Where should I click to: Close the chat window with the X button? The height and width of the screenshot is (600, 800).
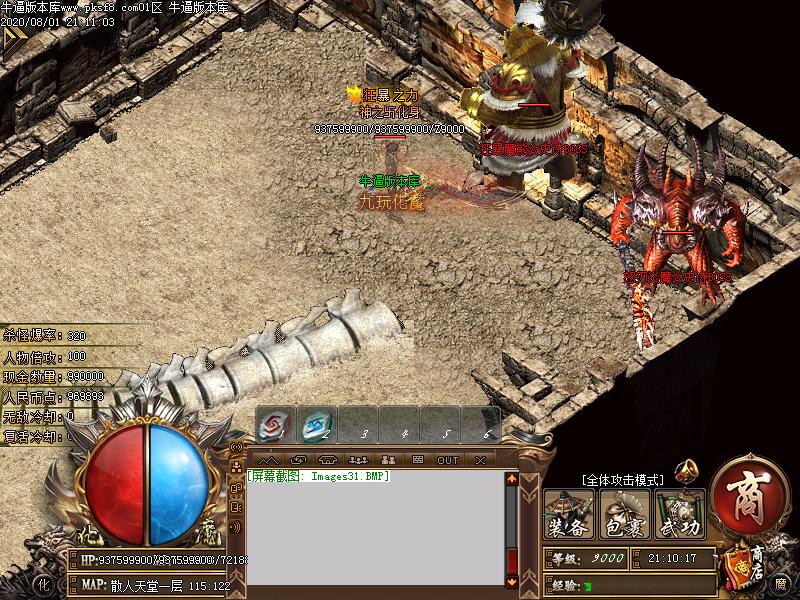click(x=480, y=460)
